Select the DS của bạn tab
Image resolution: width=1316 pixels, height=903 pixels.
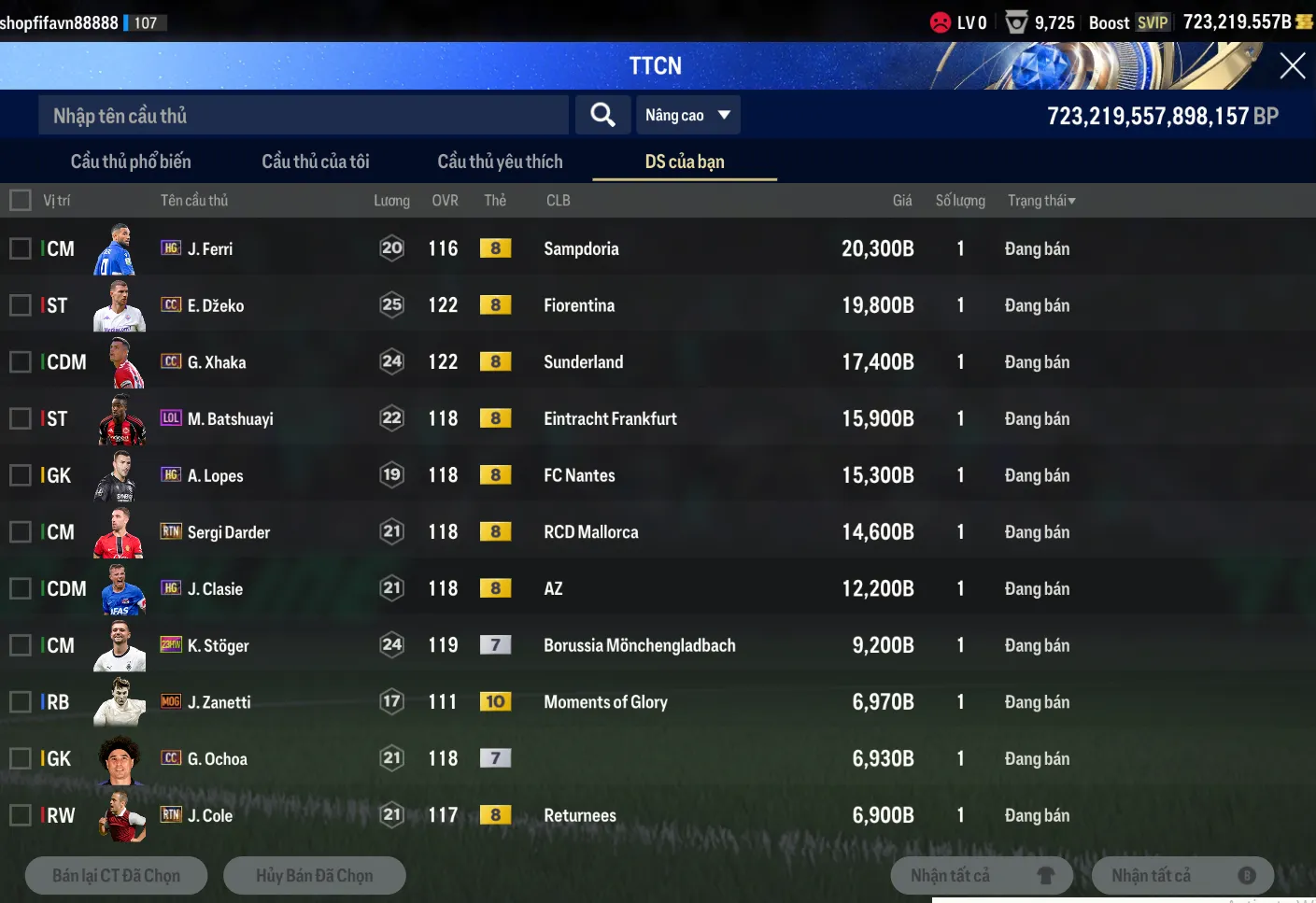click(x=685, y=162)
